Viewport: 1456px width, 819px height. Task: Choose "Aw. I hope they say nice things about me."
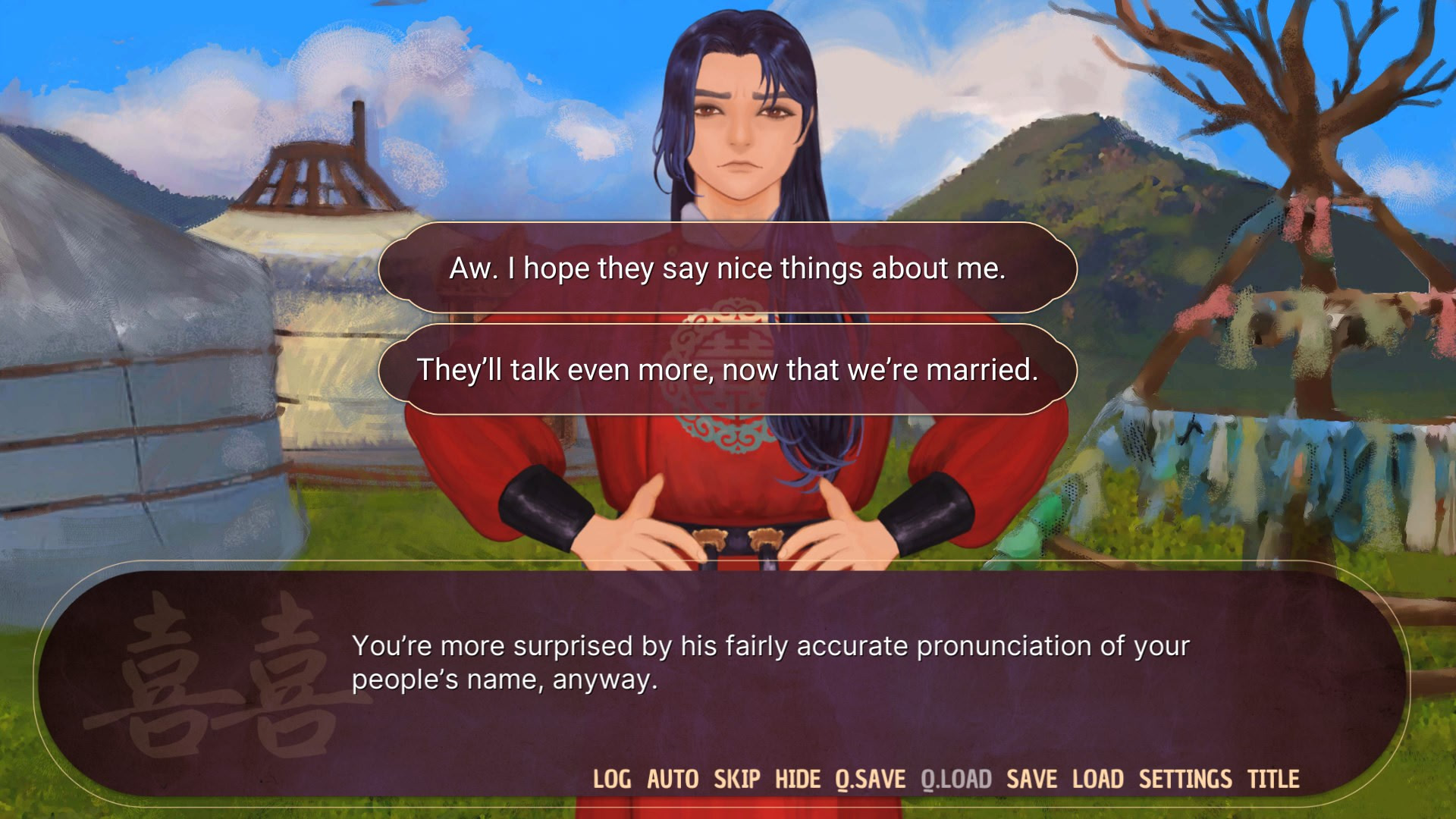(x=728, y=267)
